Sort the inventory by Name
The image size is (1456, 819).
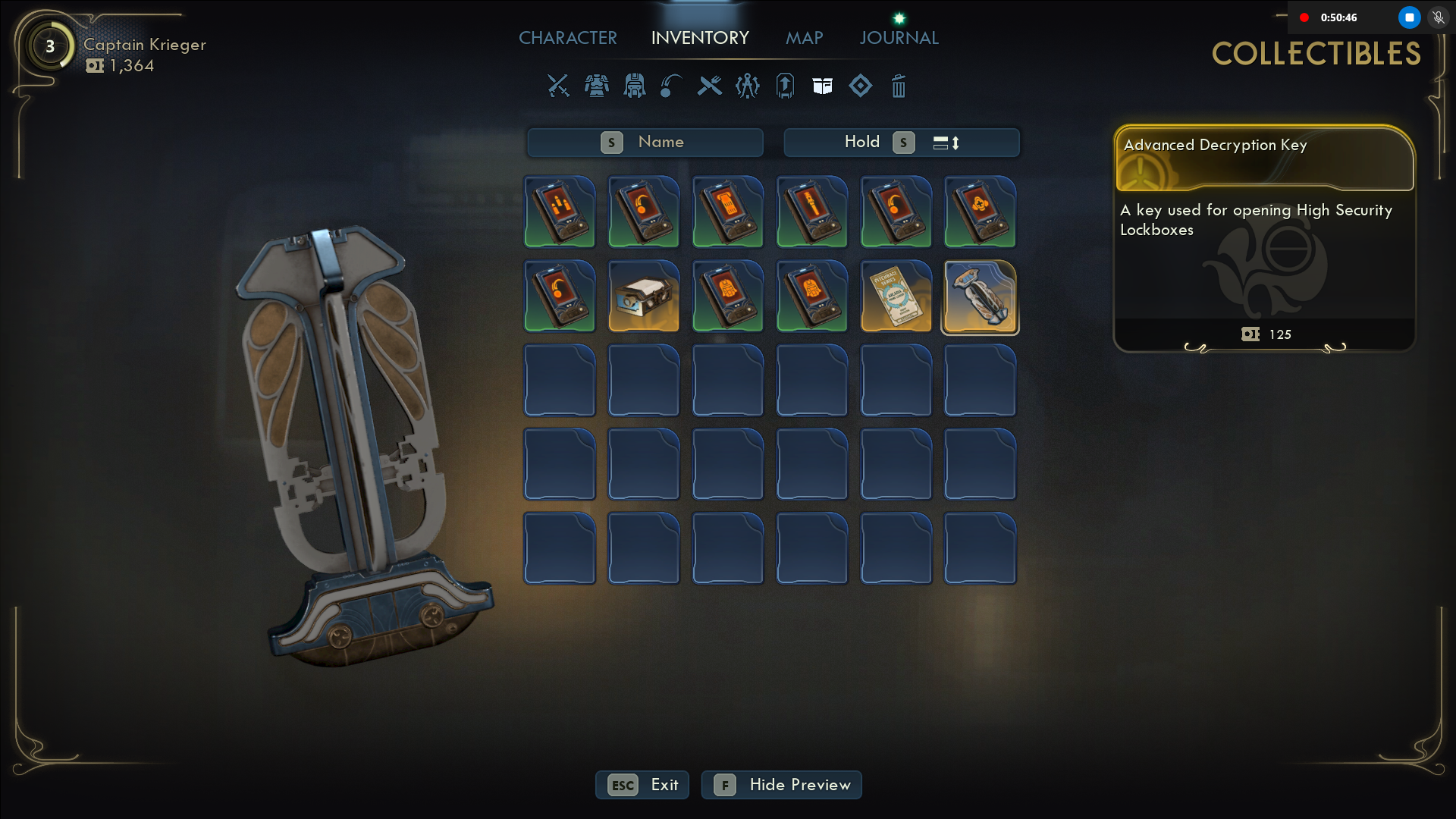(645, 143)
